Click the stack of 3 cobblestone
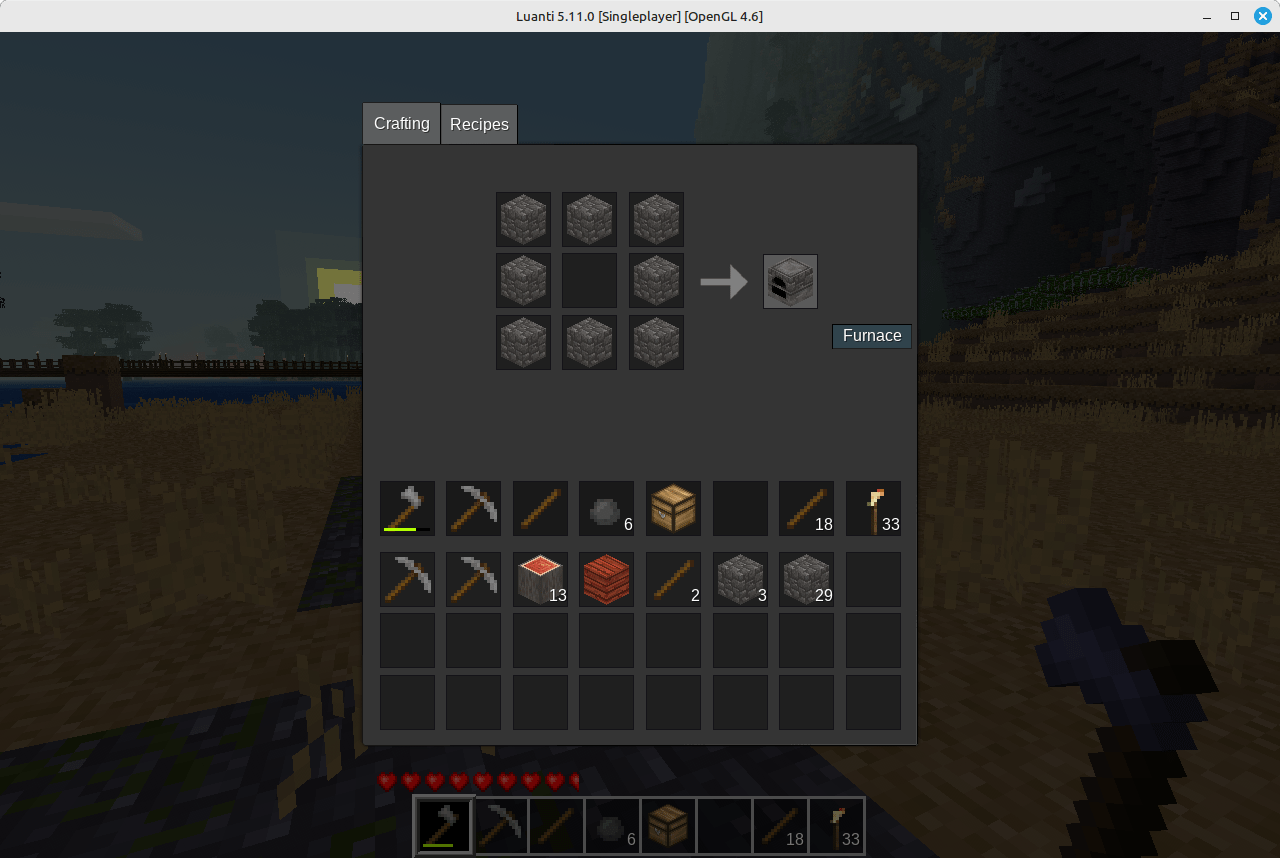Screen dimensions: 1280x858 740,579
